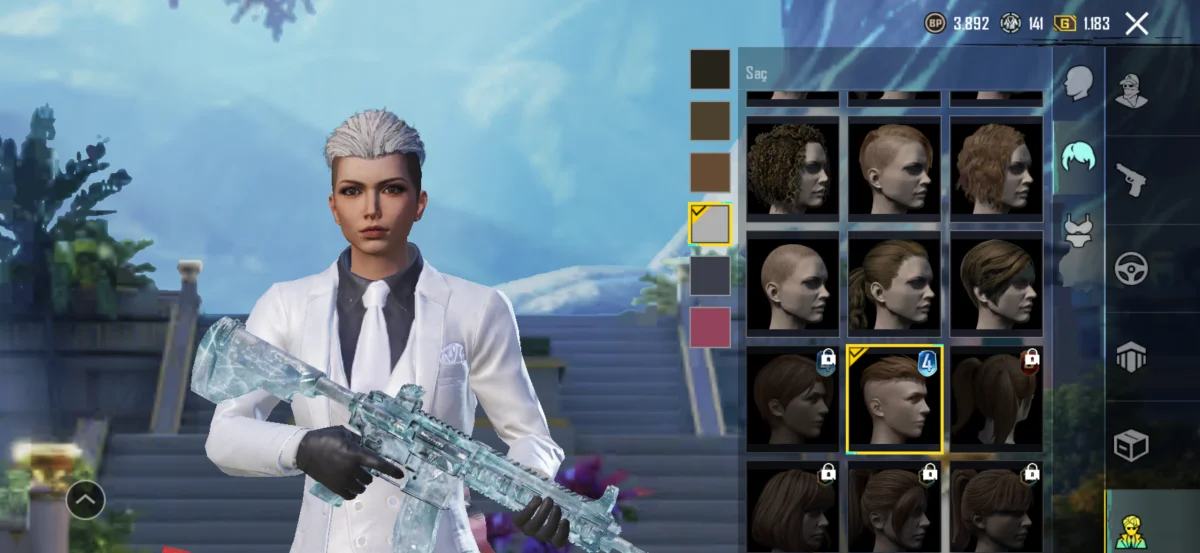This screenshot has width=1200, height=553.
Task: Switch to the underwear tab
Action: [1077, 232]
